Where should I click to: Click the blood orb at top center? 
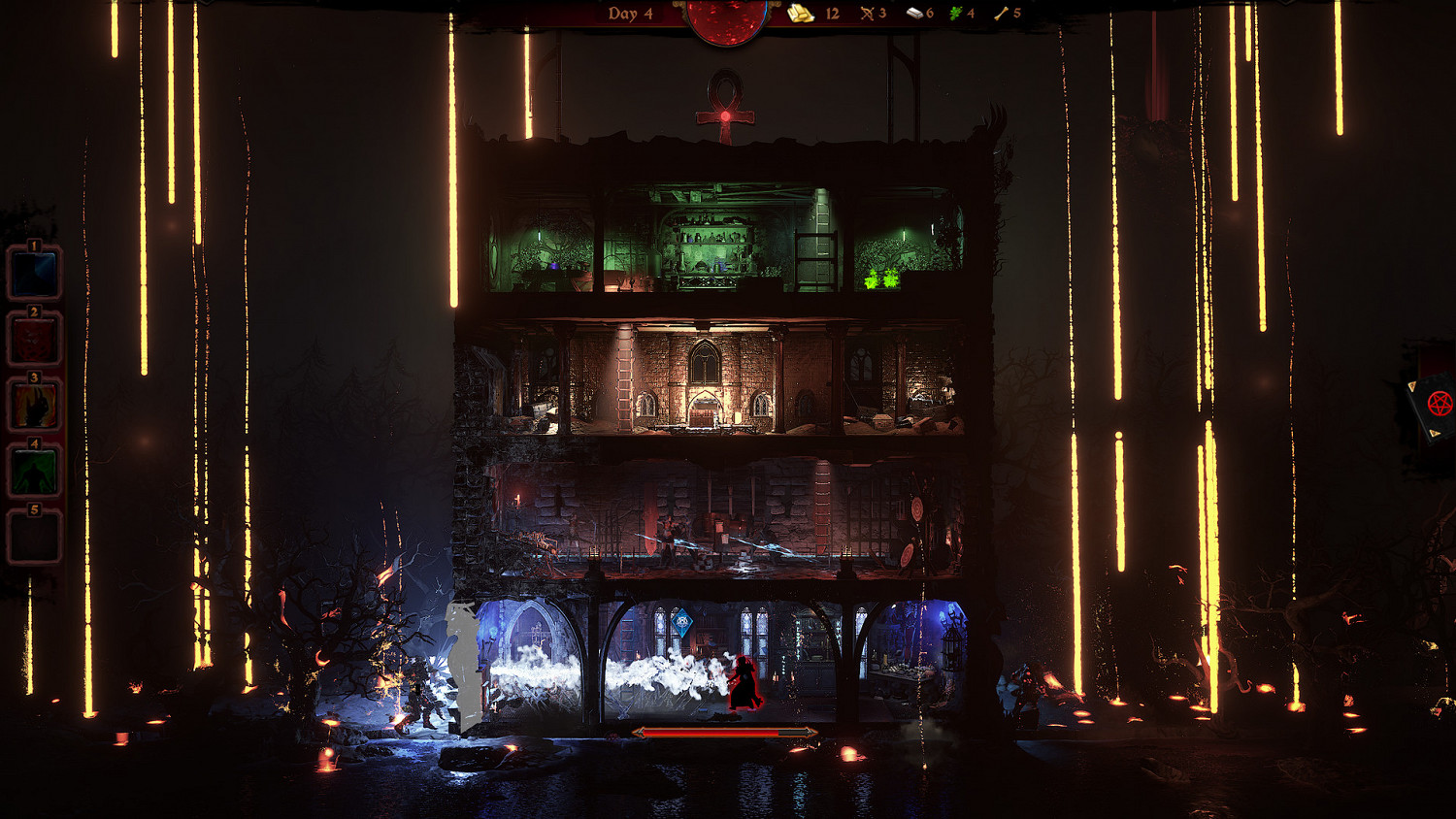click(728, 17)
